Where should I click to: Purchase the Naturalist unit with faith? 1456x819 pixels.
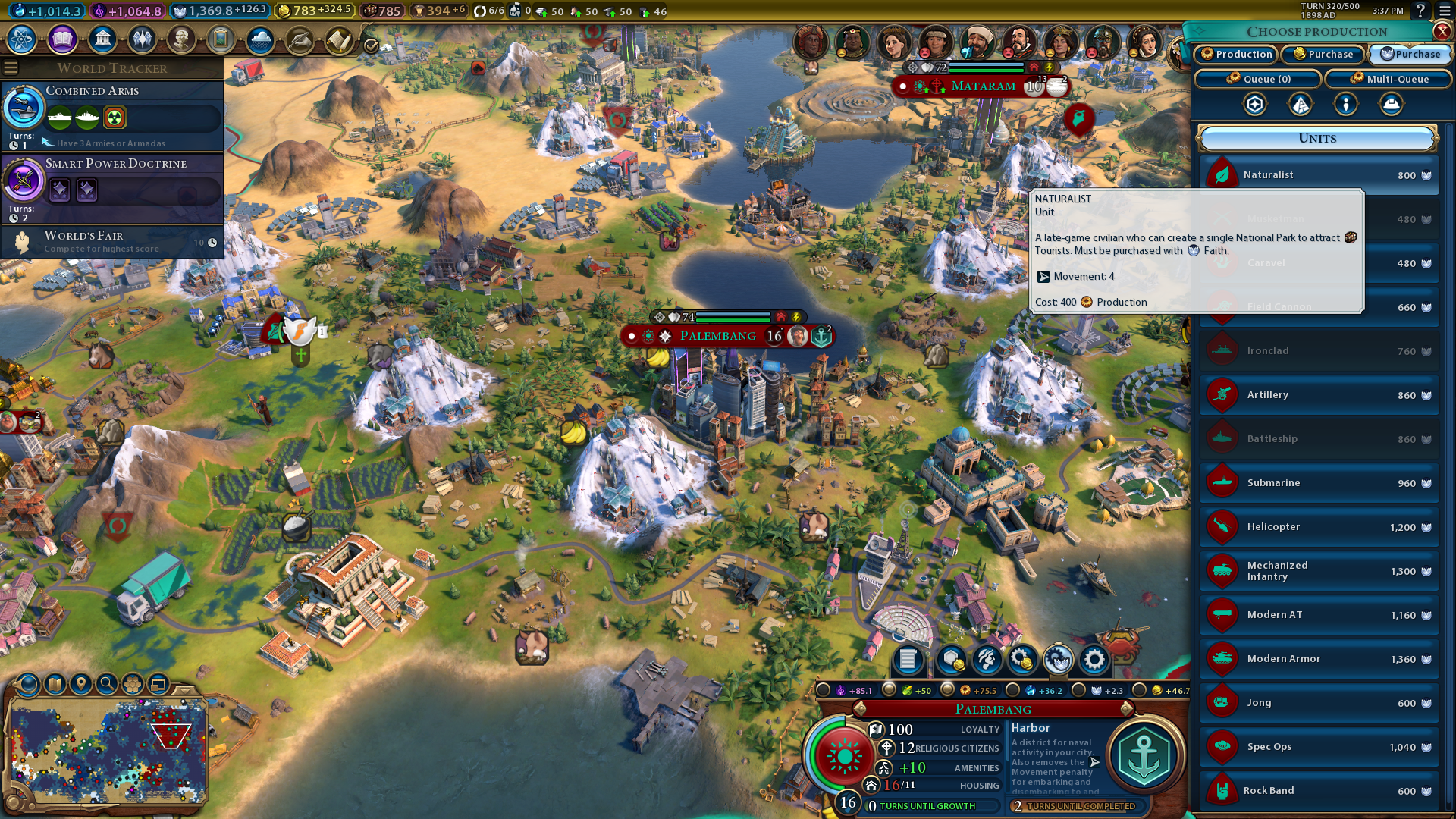(1319, 175)
